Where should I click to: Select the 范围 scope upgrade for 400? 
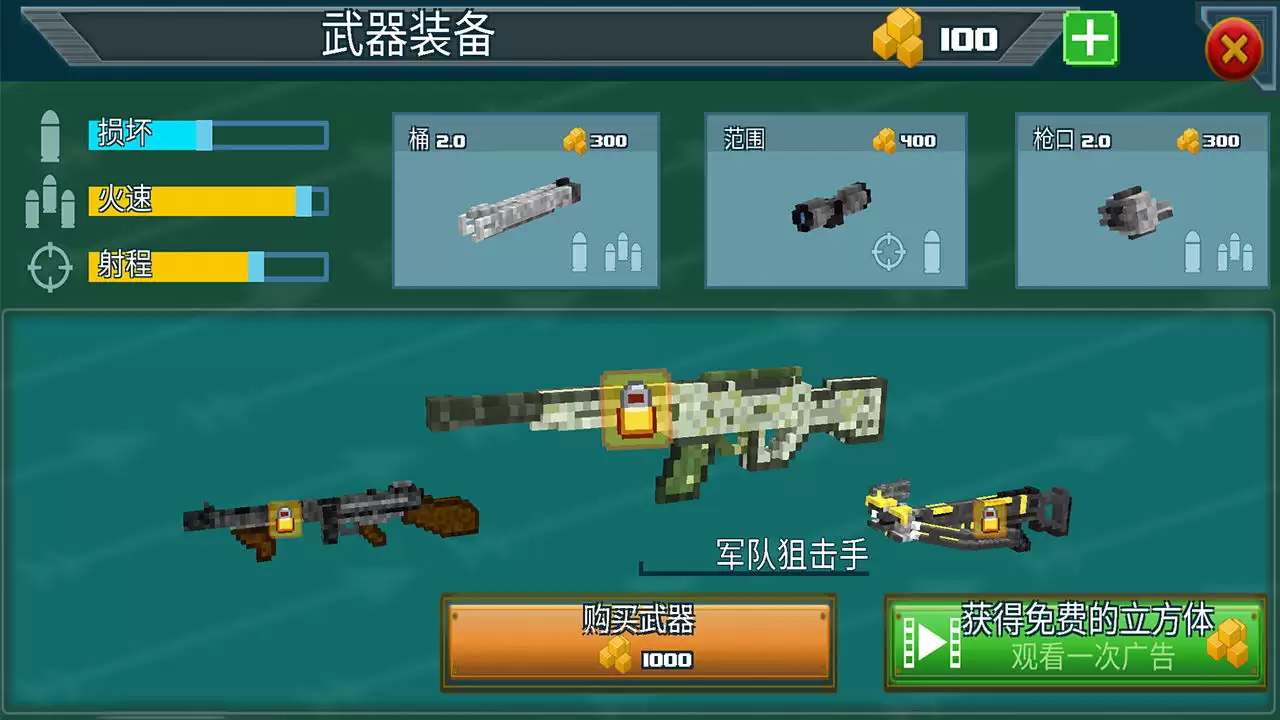(x=836, y=200)
